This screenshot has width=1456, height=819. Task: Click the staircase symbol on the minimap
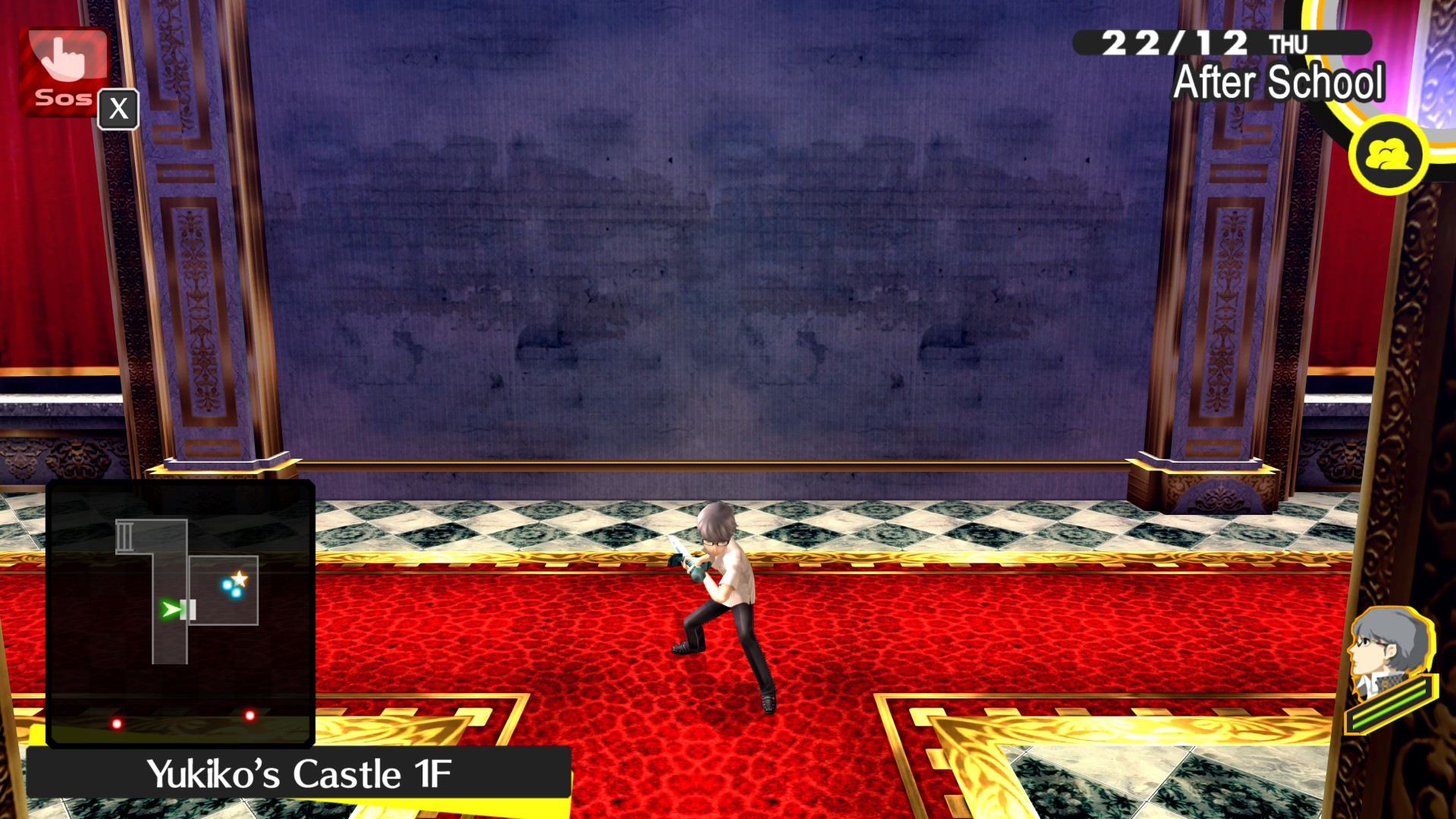coord(124,536)
